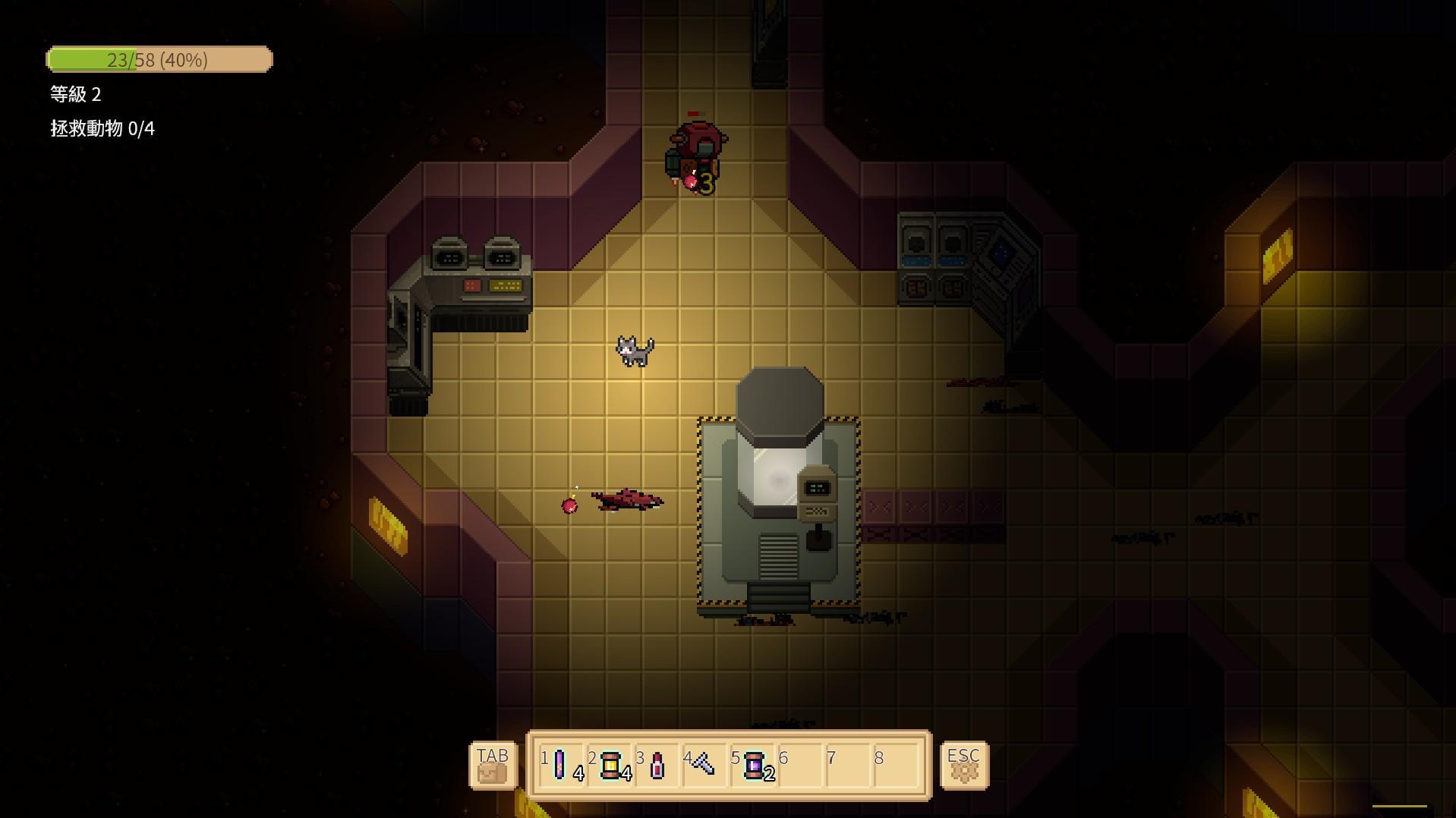This screenshot has height=818, width=1456.
Task: Equip the silver tool in slot 4
Action: [x=704, y=765]
